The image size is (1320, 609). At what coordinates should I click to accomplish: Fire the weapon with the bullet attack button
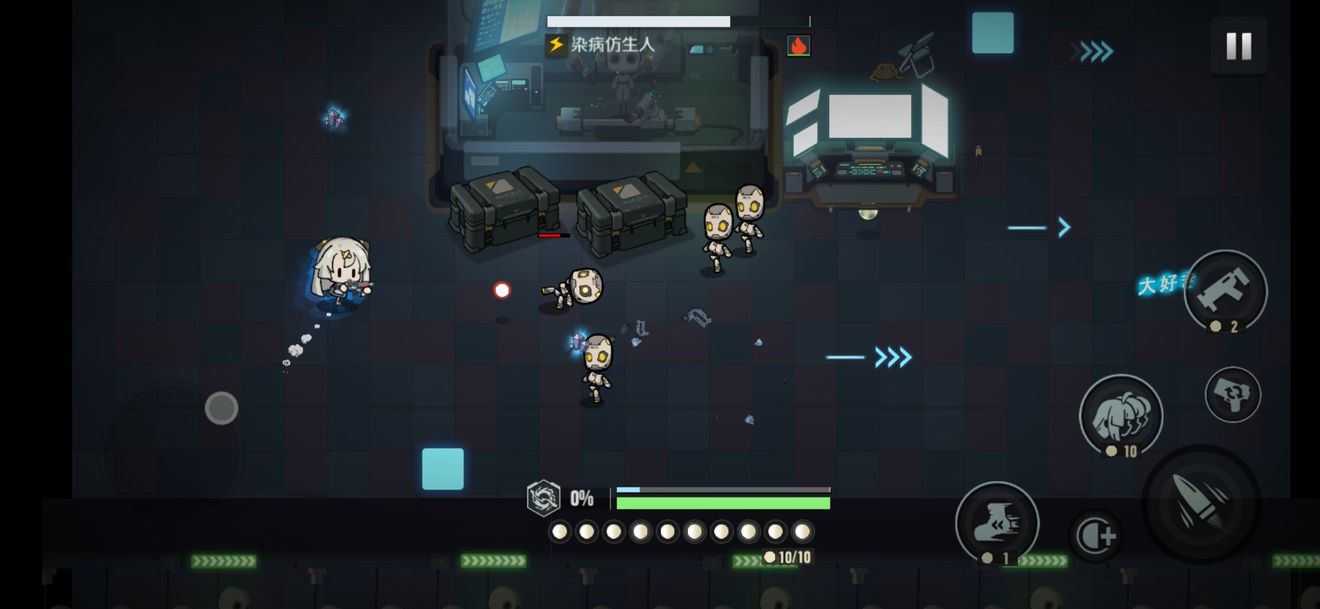[1201, 503]
